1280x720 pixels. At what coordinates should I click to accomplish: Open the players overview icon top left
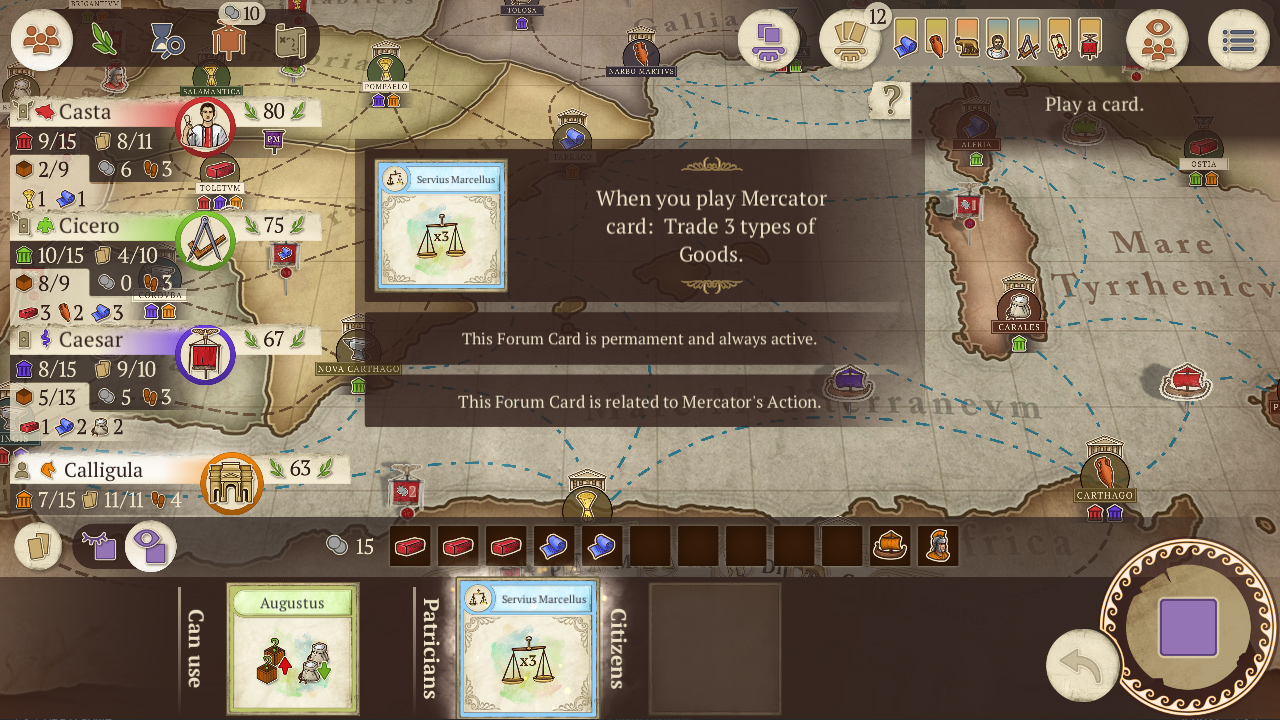click(40, 40)
